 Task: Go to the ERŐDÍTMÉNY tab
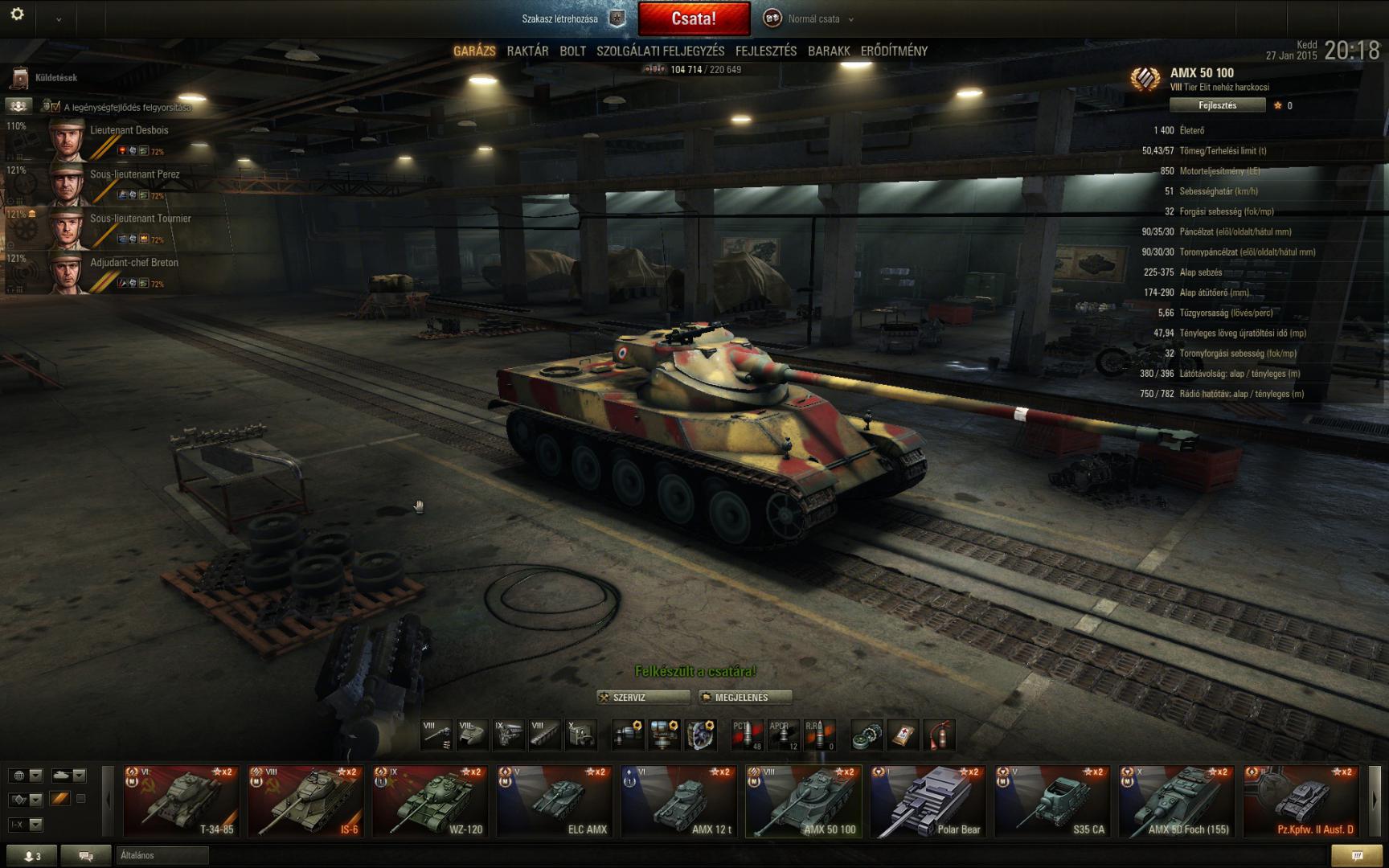pyautogui.click(x=894, y=51)
